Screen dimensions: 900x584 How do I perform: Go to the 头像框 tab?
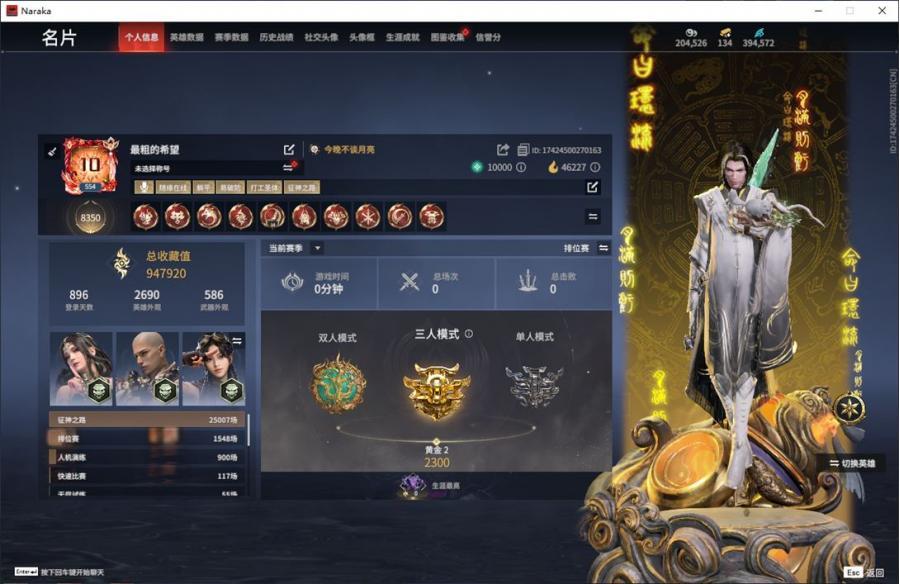(360, 38)
